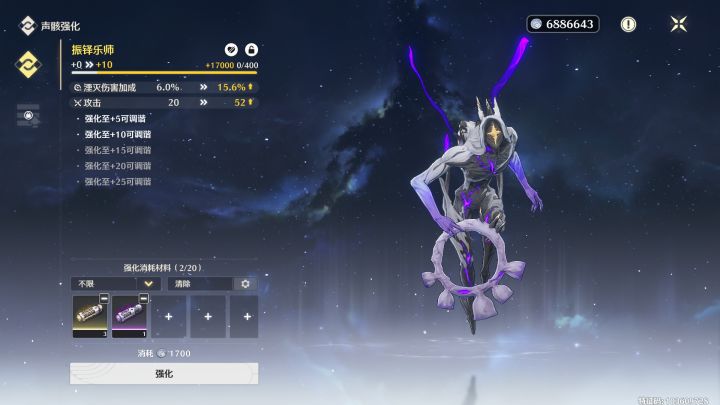
Task: Select the yellow enhancement tab
Action: point(28,65)
